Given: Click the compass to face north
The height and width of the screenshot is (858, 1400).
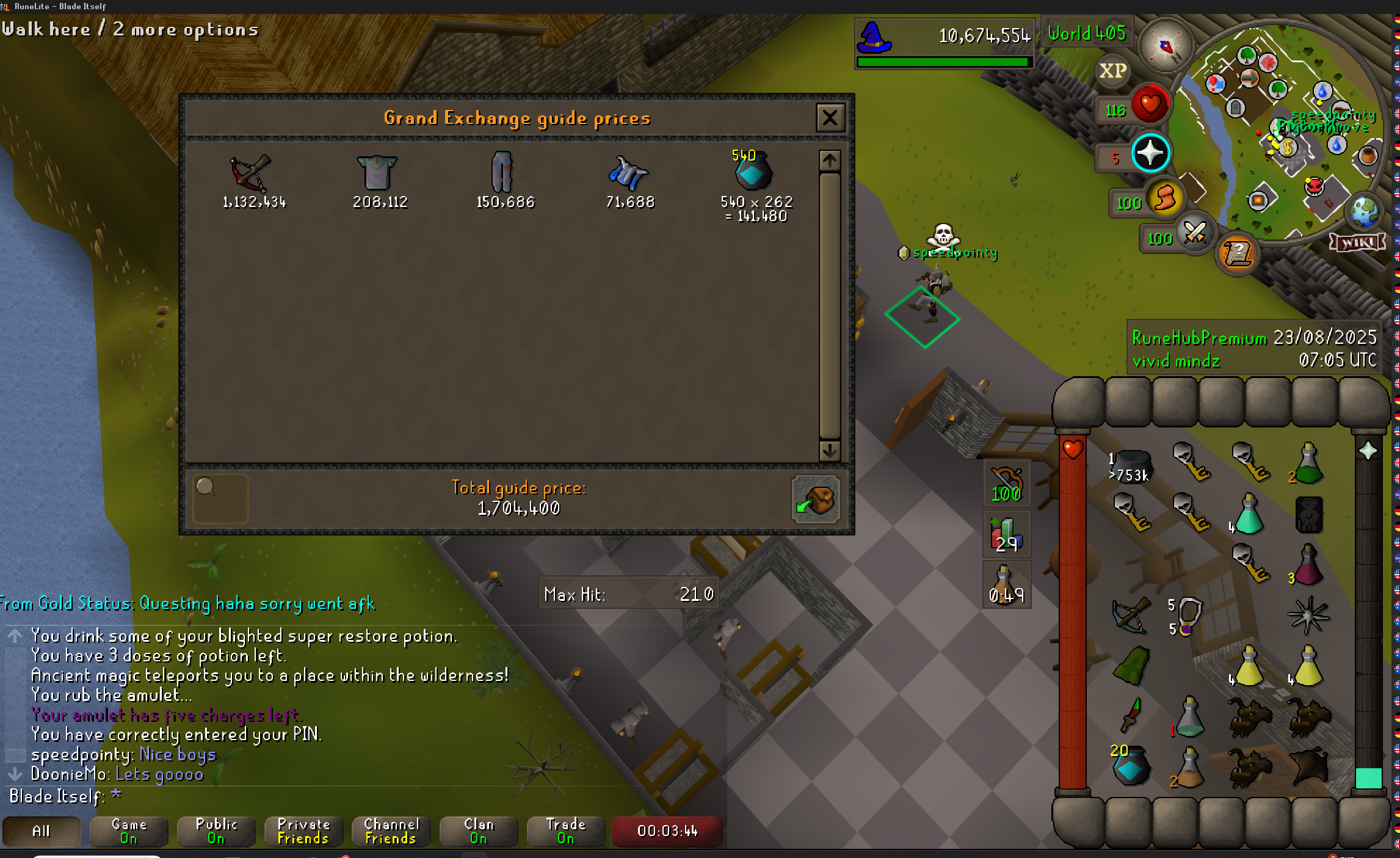Looking at the screenshot, I should [1166, 46].
